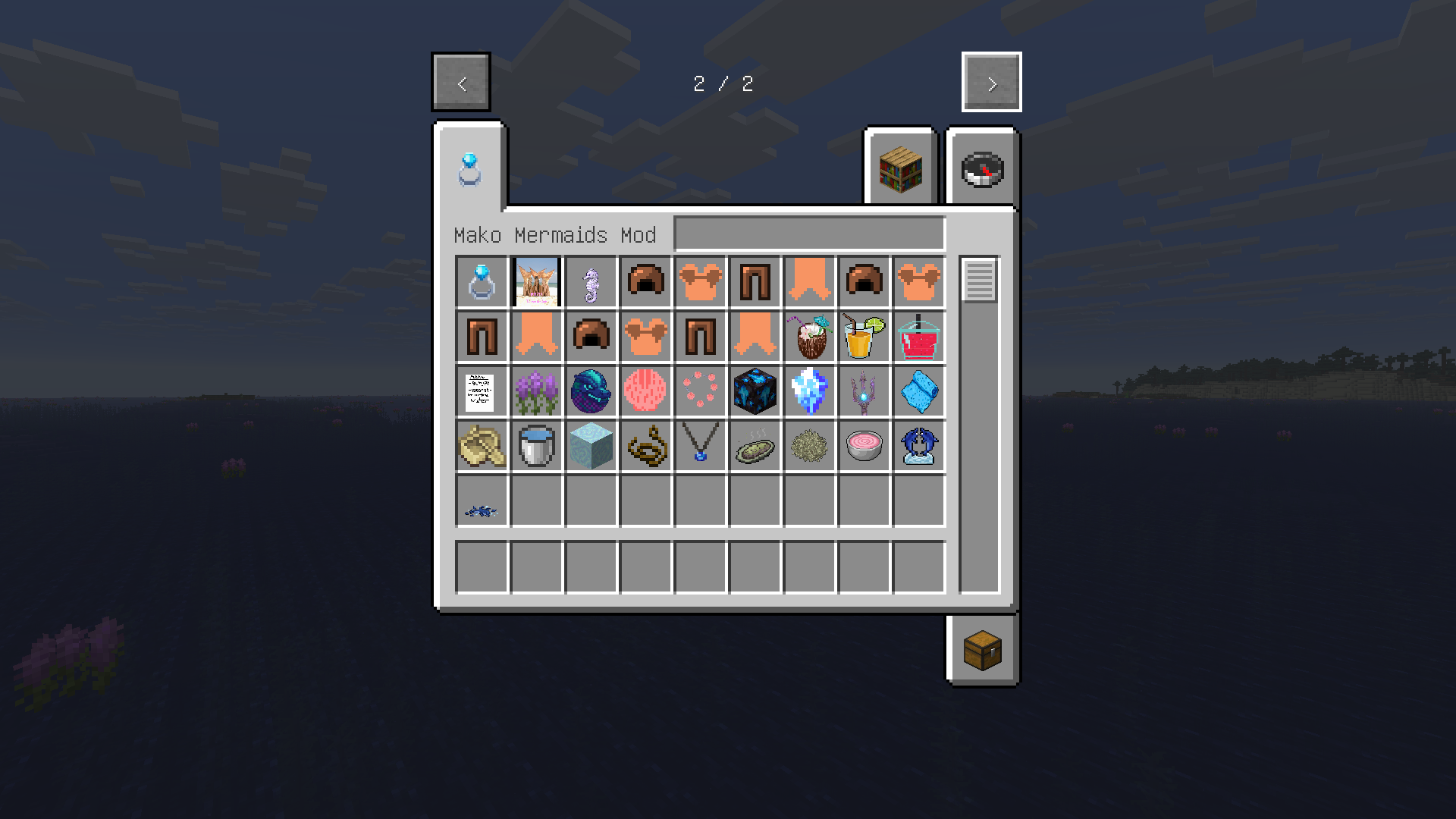Click the watermelon juice pitcher
The height and width of the screenshot is (819, 1456).
918,337
